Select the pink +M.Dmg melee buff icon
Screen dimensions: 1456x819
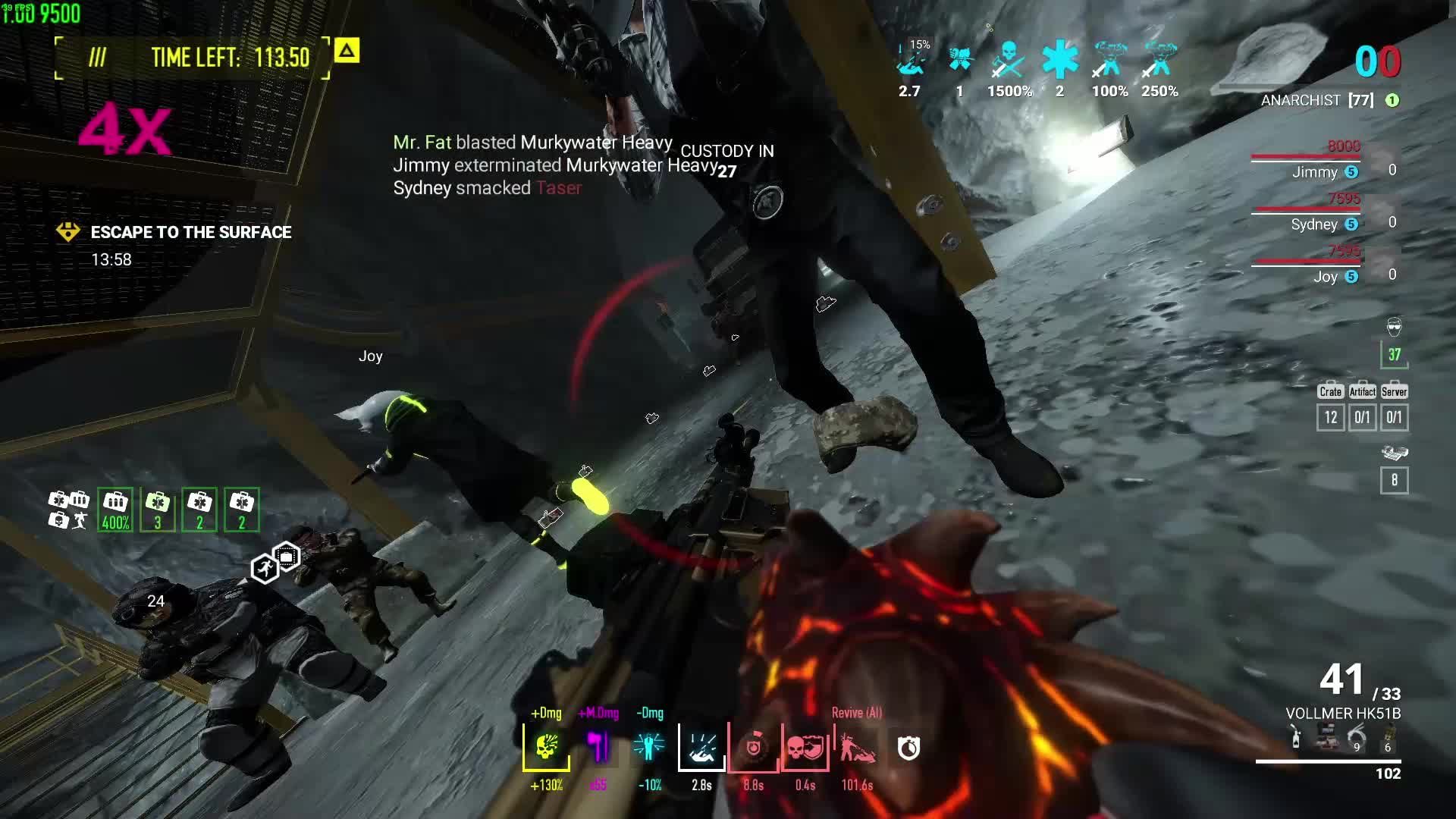[x=598, y=747]
